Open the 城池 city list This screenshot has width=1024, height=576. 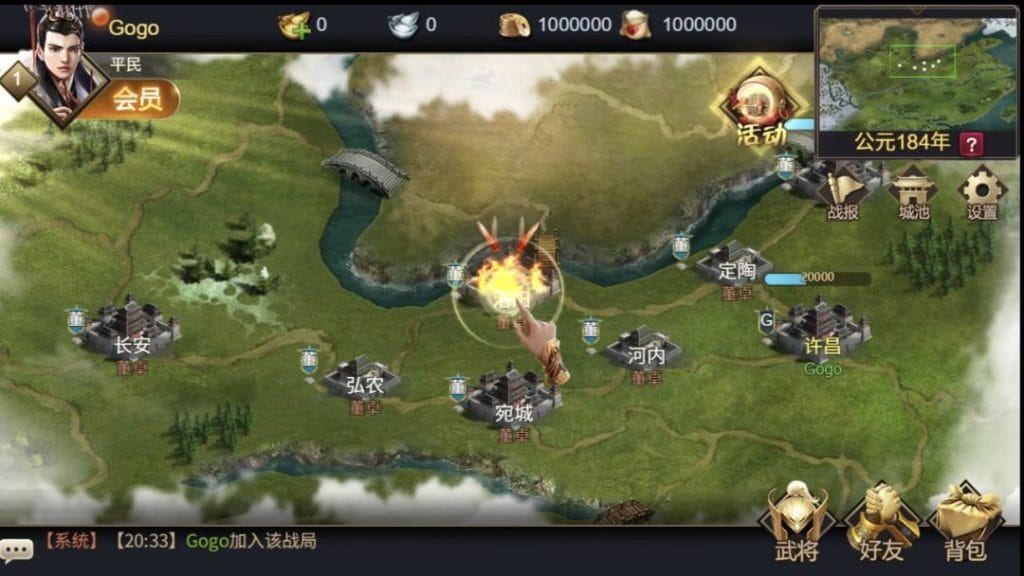(913, 192)
